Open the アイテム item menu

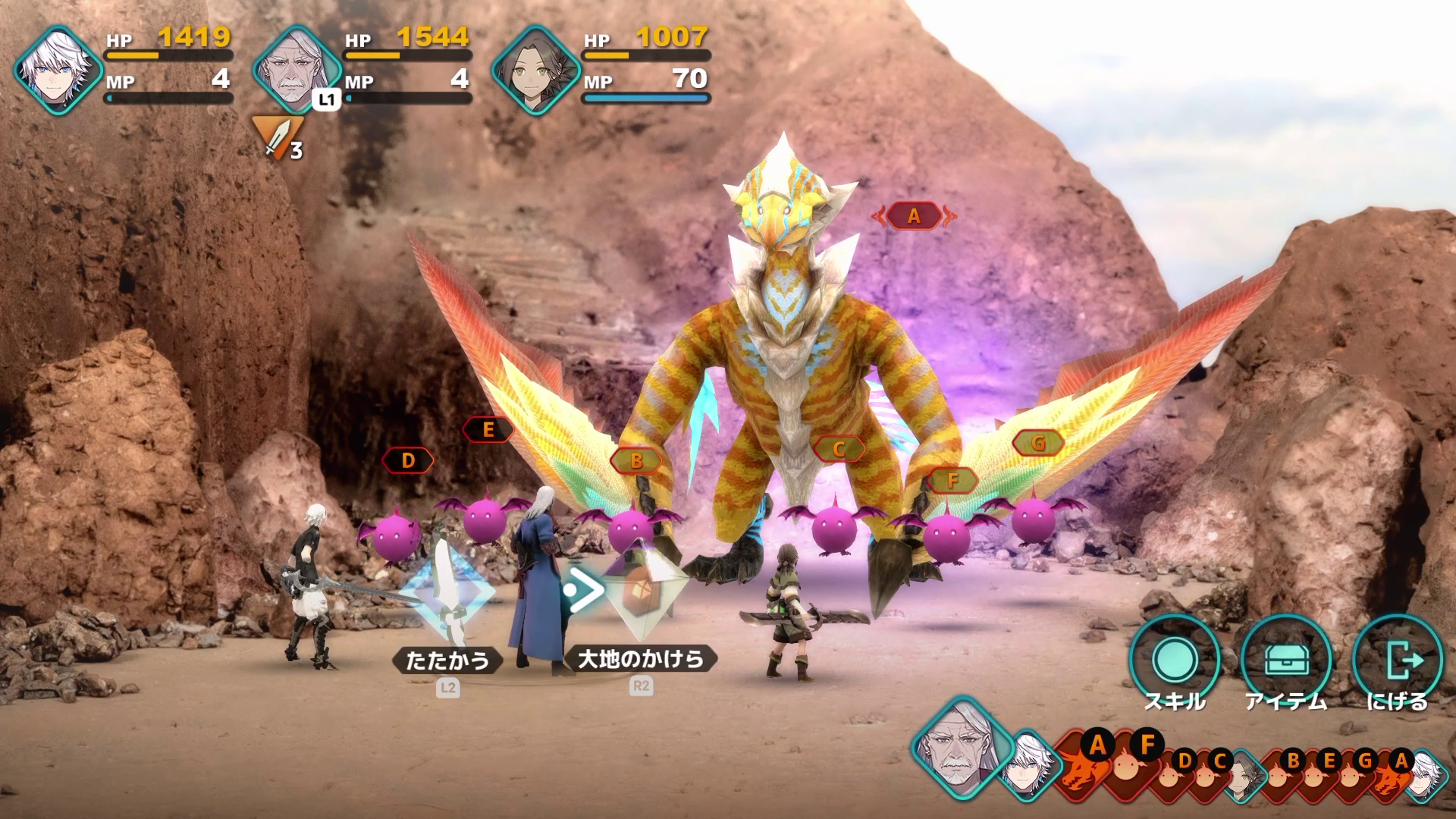click(x=1286, y=660)
